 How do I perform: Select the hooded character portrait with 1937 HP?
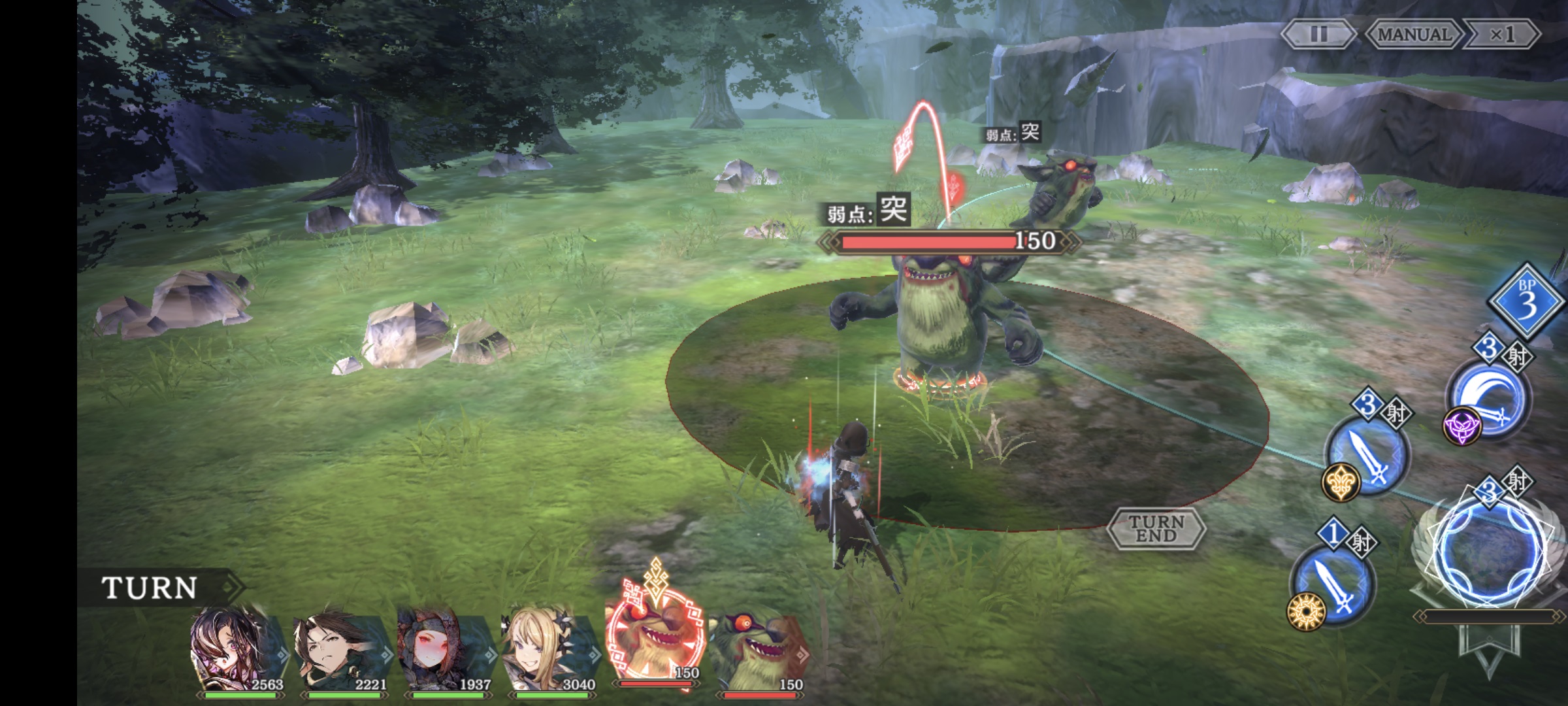[444, 650]
